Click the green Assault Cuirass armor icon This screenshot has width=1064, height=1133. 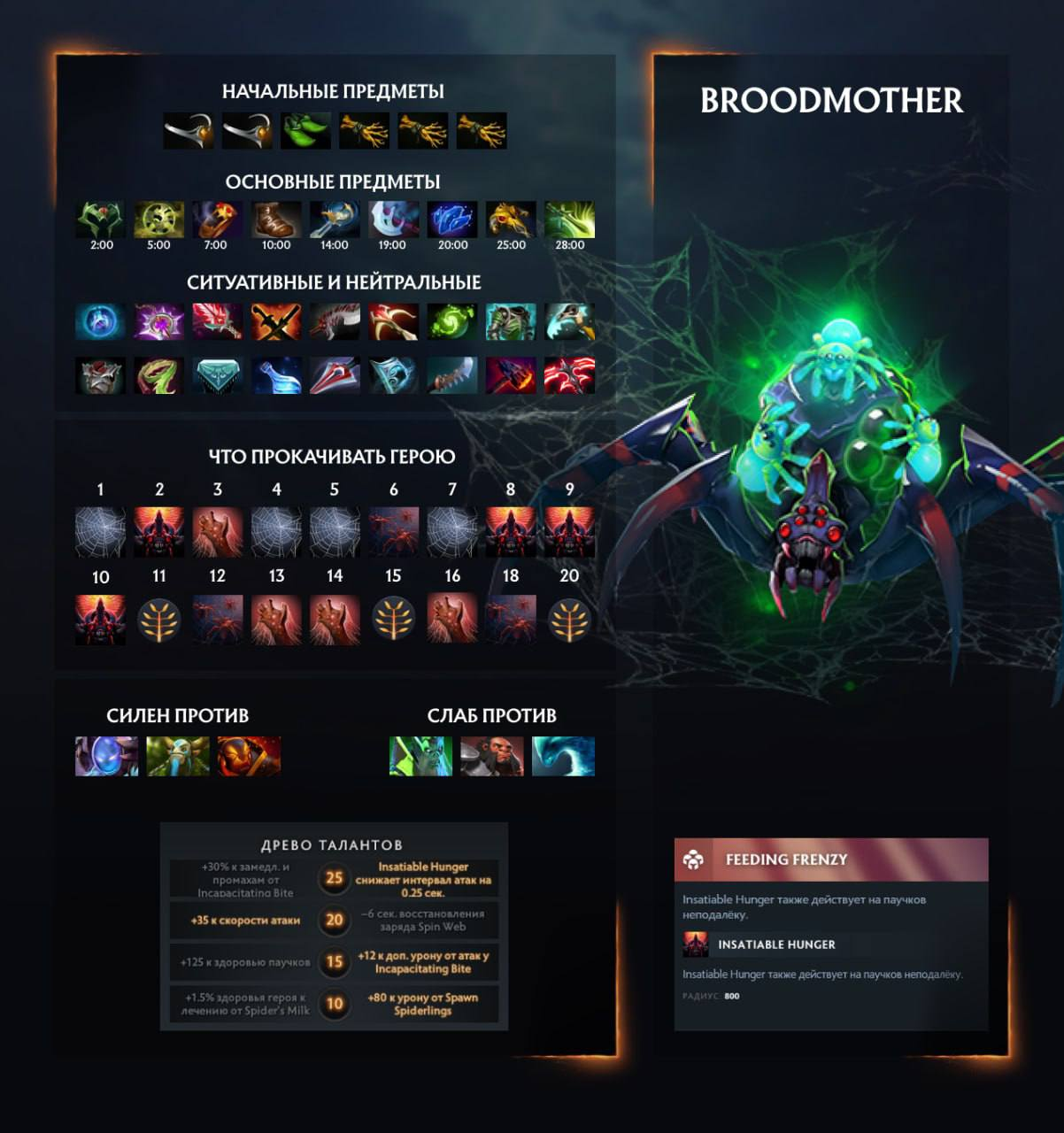(x=511, y=322)
